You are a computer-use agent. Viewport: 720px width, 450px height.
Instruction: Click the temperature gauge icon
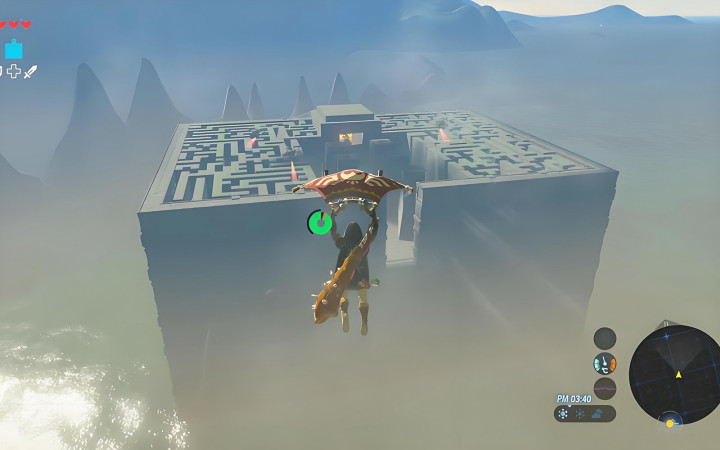point(604,364)
